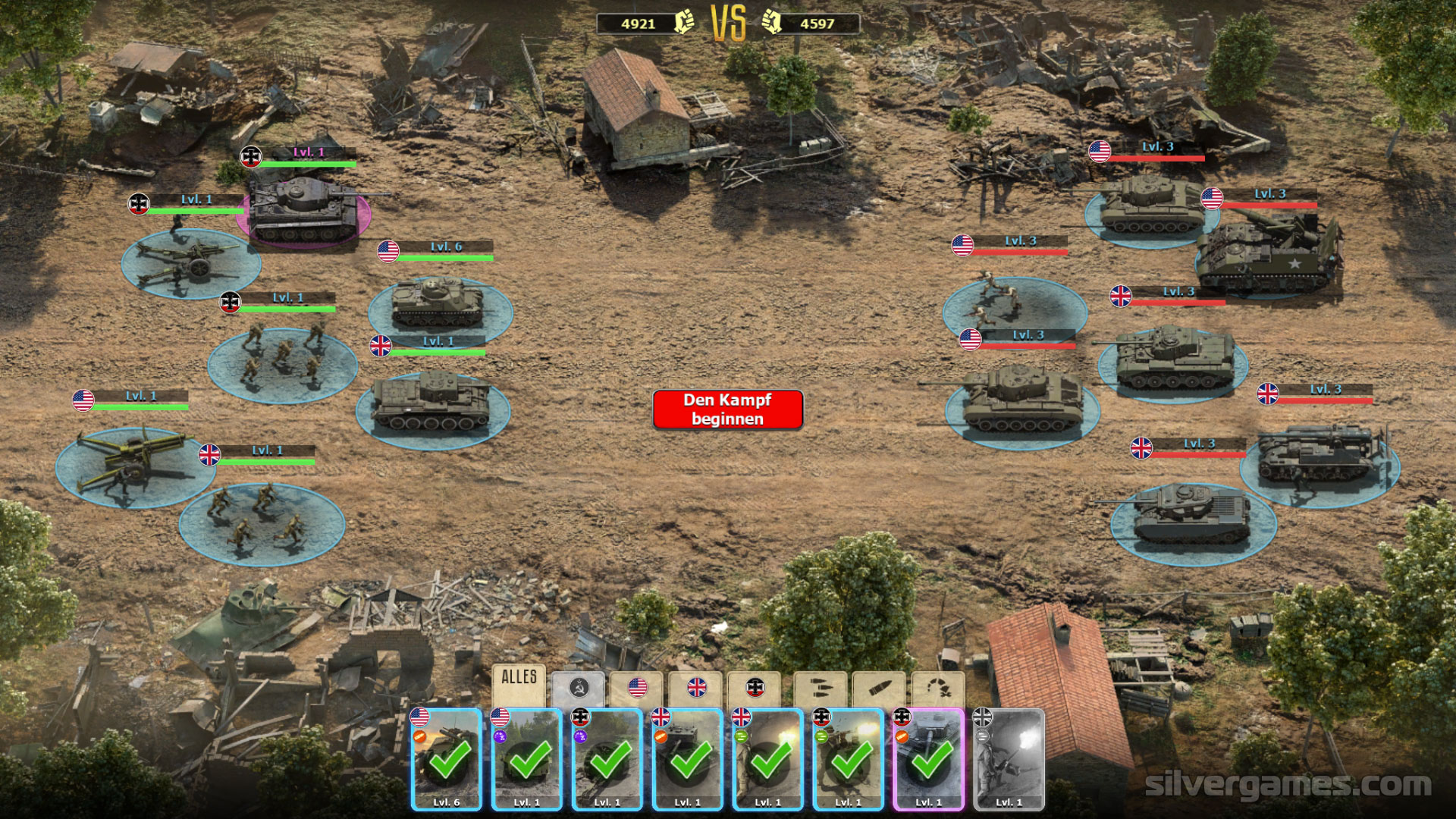Screen dimensions: 1456x819
Task: Select the American Lvl. 6 tank card
Action: [447, 760]
